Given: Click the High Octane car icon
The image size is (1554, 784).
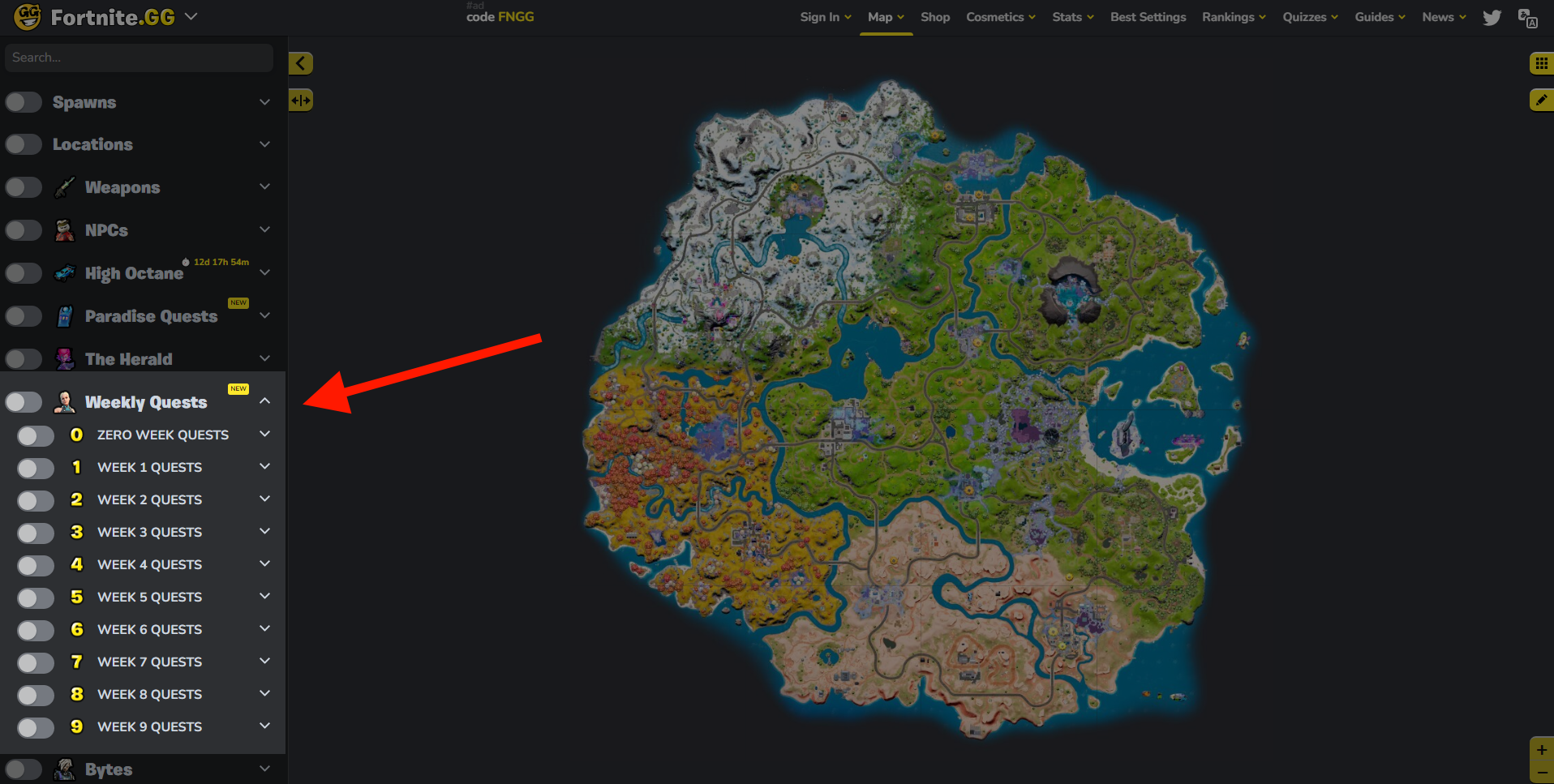Looking at the screenshot, I should click(x=65, y=272).
